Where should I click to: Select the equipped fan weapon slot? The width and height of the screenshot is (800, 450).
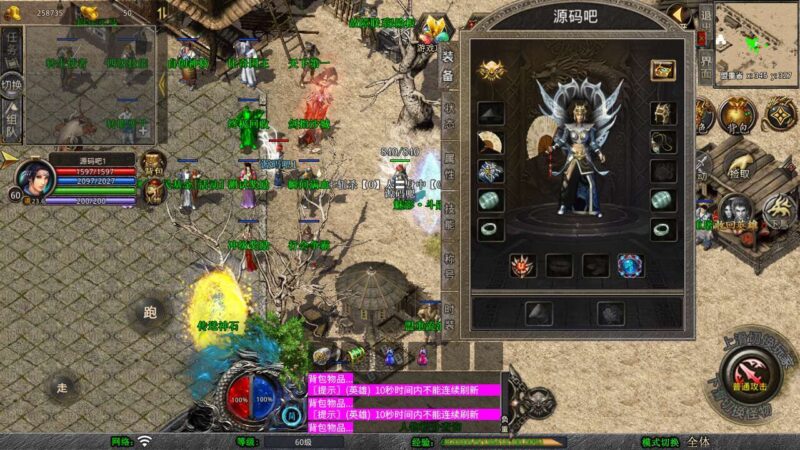[491, 142]
